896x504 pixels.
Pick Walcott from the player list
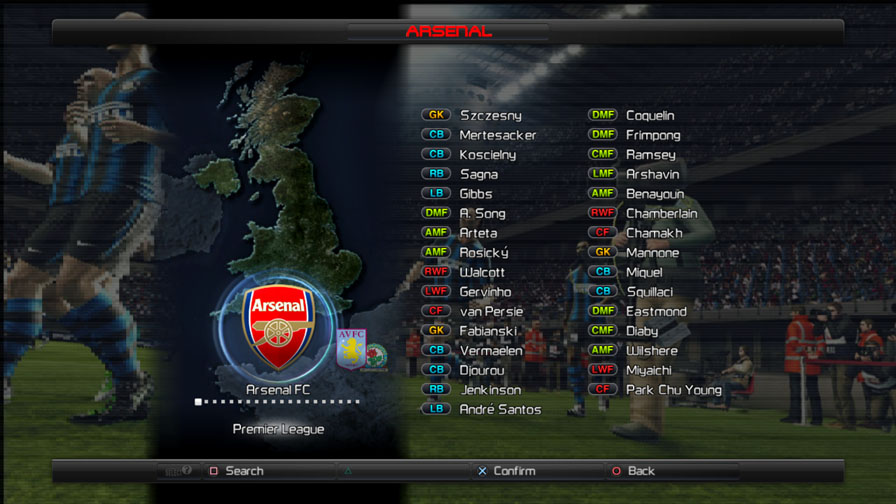[482, 272]
